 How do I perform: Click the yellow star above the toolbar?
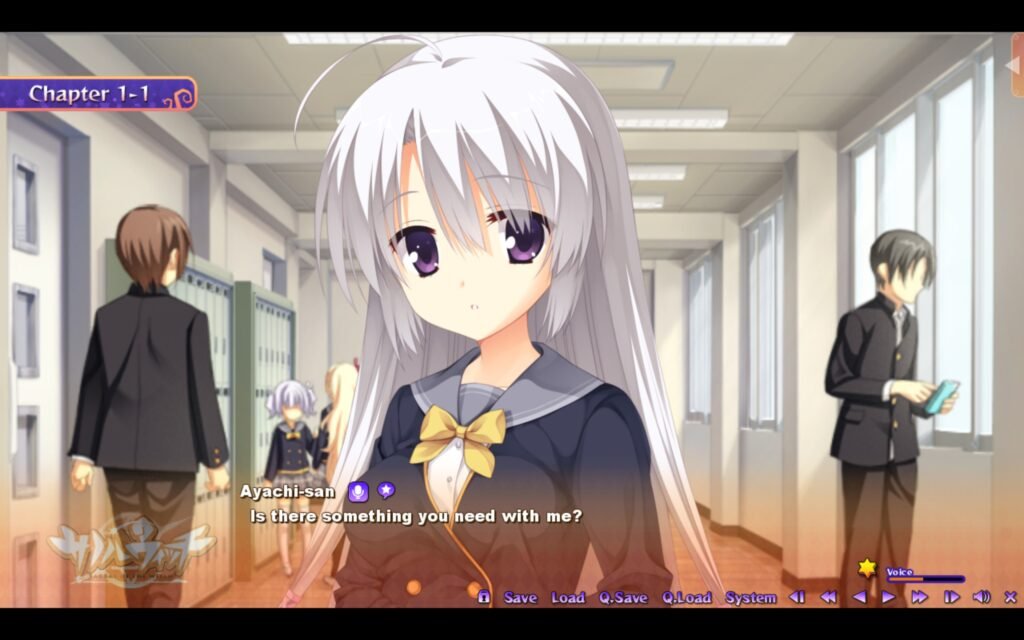[867, 568]
